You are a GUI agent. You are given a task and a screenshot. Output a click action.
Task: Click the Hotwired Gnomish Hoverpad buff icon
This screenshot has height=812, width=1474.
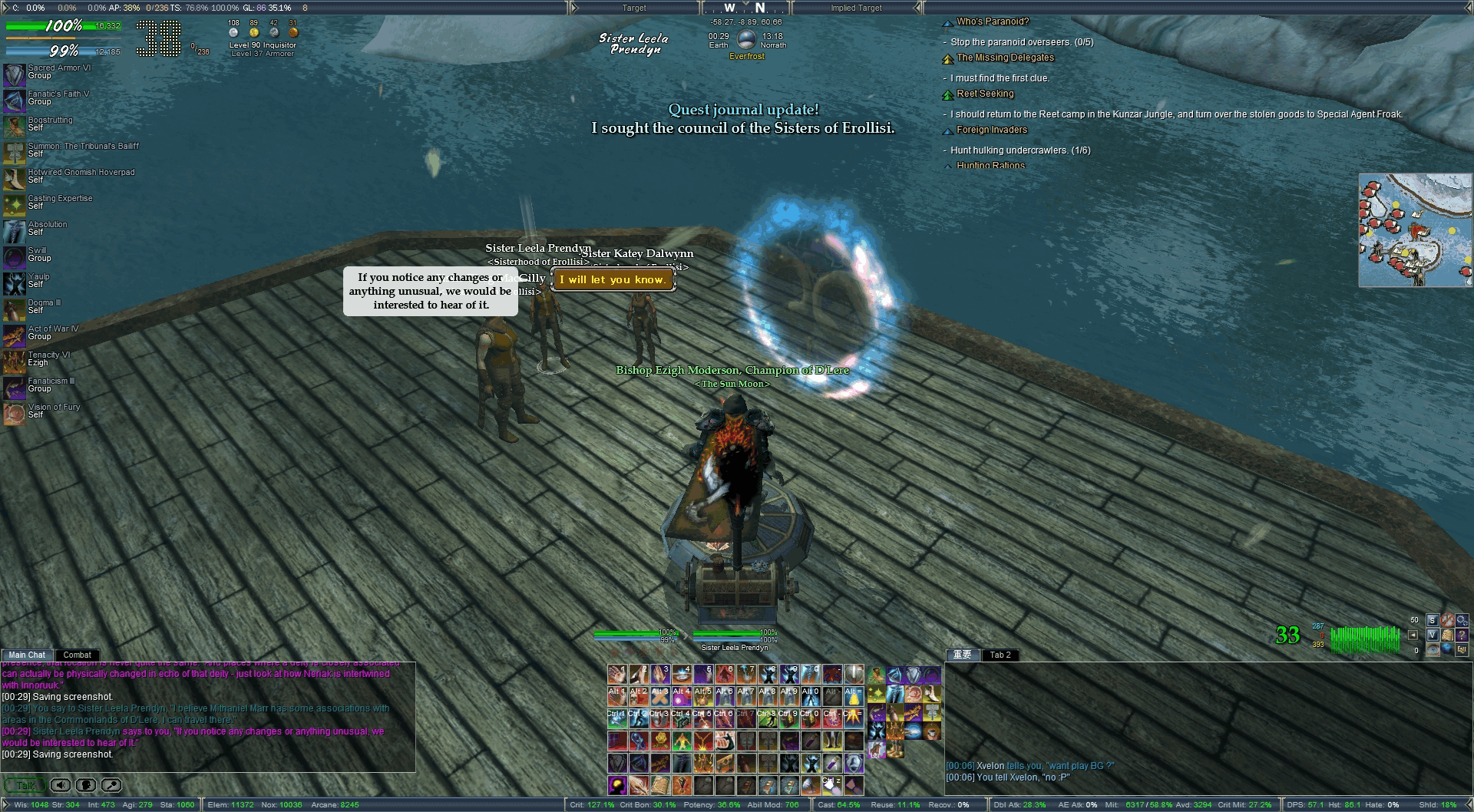pyautogui.click(x=15, y=179)
